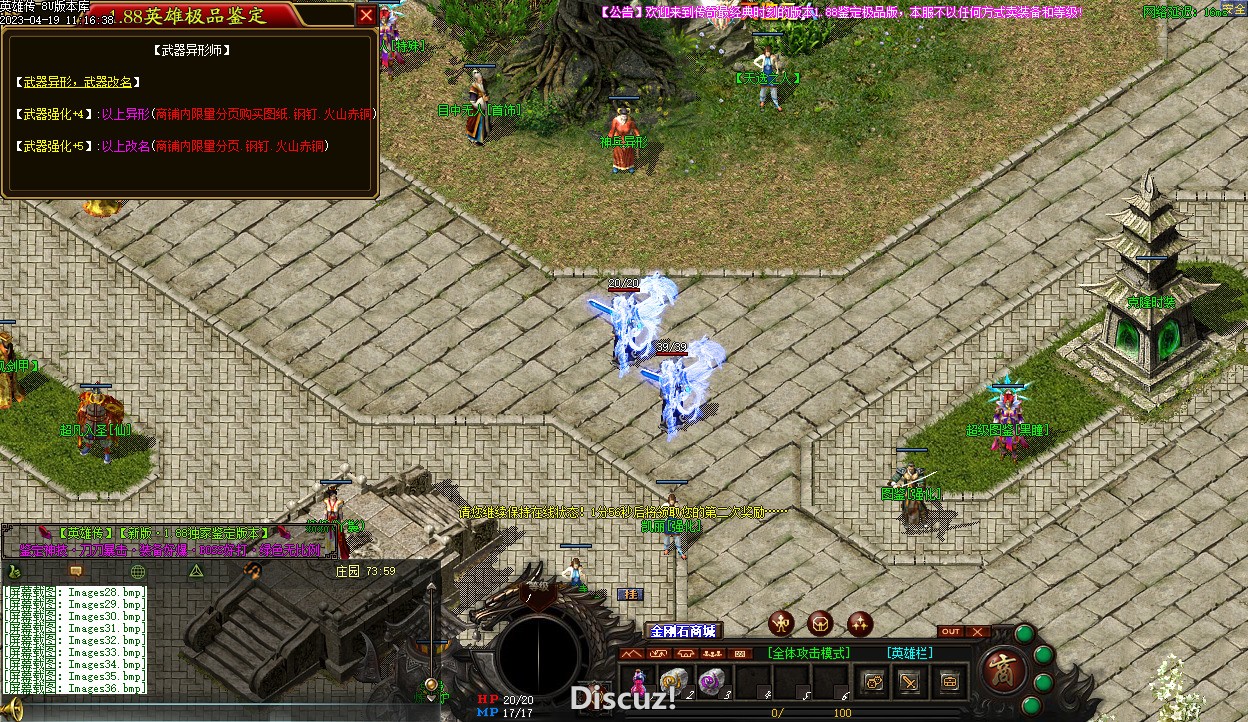Use the yellow scroll in hotbar slot two

pyautogui.click(x=673, y=682)
